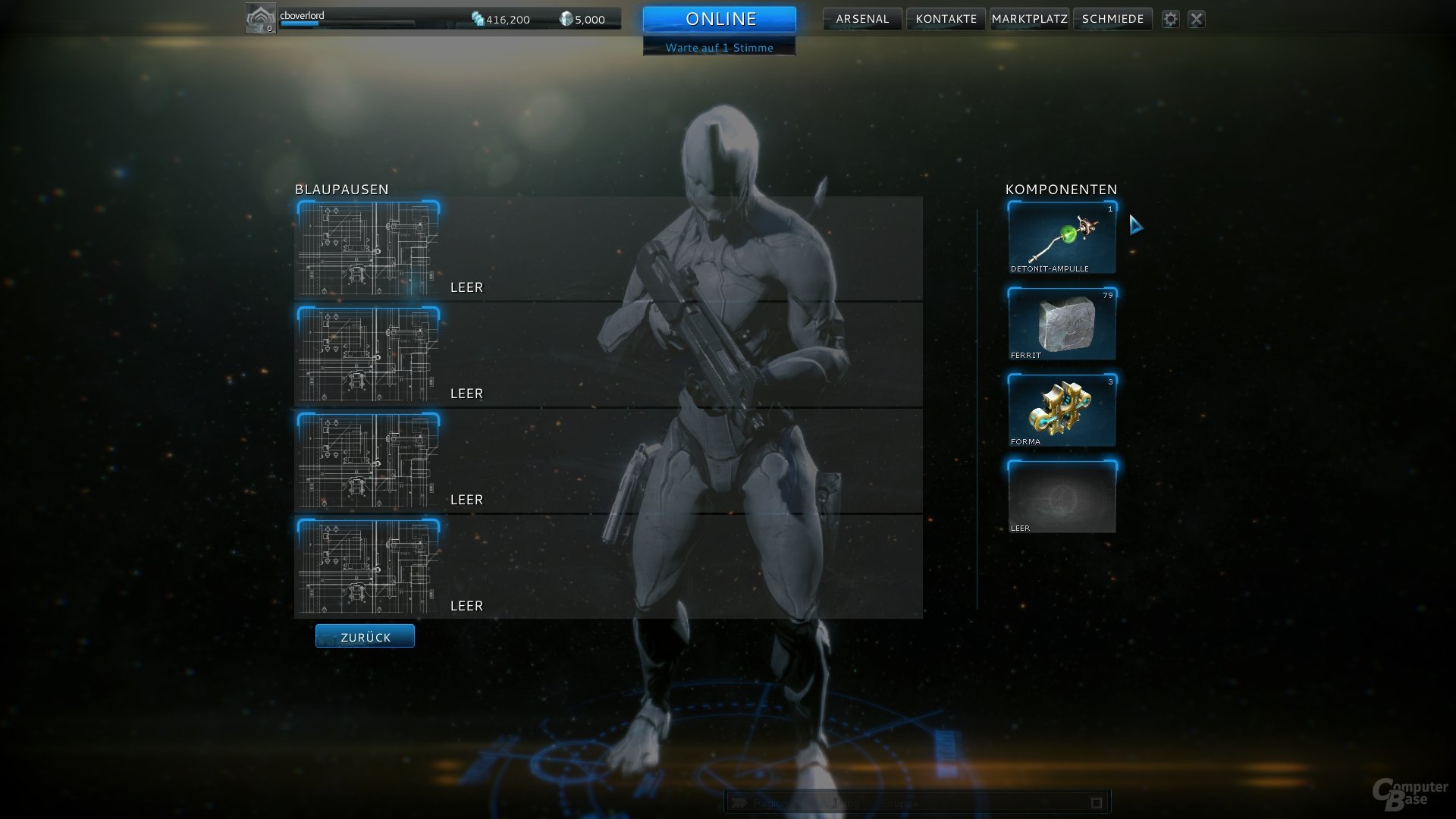Open the SCHMIEDE menu entry
This screenshot has height=819, width=1456.
[x=1112, y=19]
